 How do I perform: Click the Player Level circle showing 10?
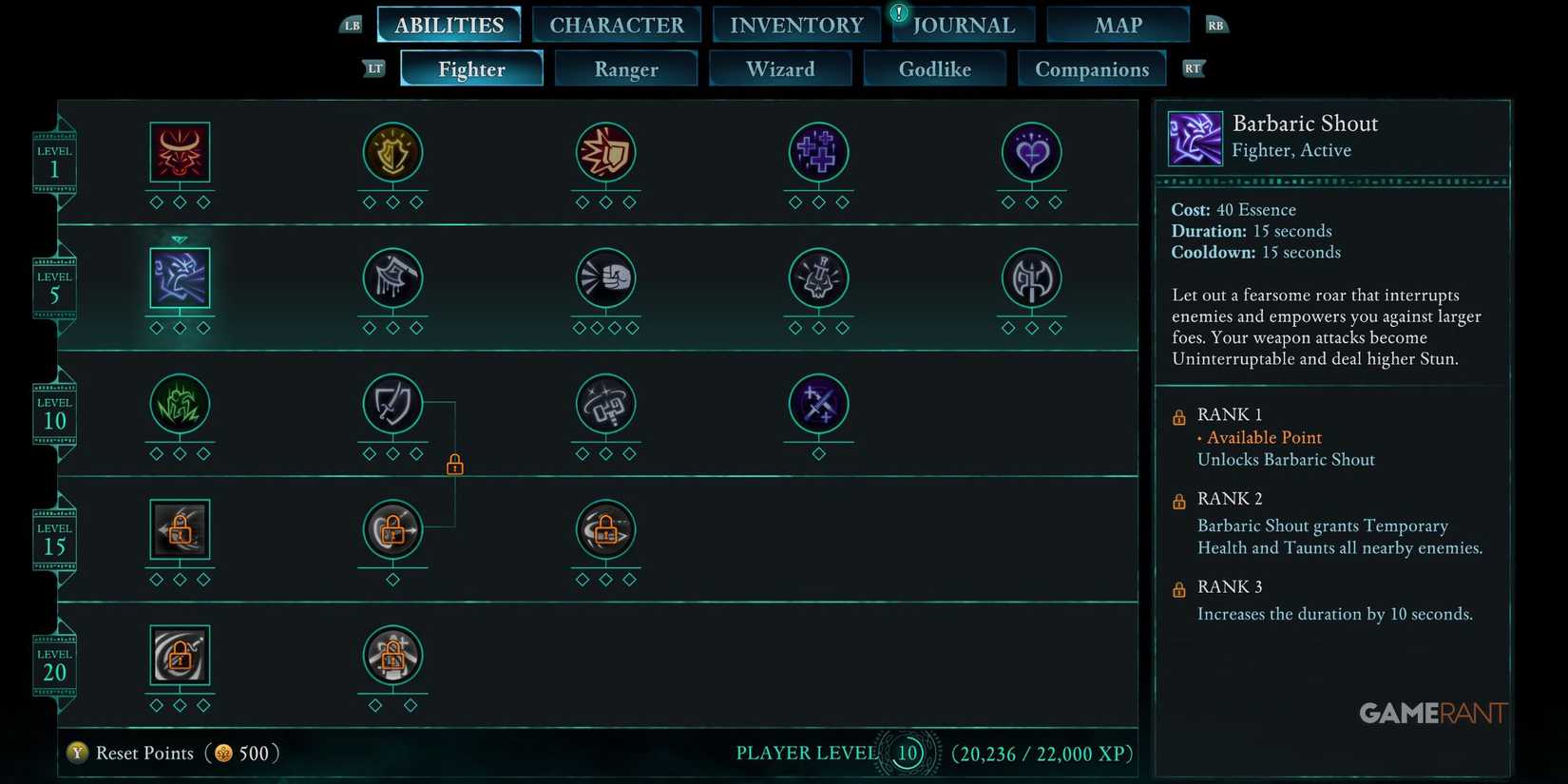point(906,752)
